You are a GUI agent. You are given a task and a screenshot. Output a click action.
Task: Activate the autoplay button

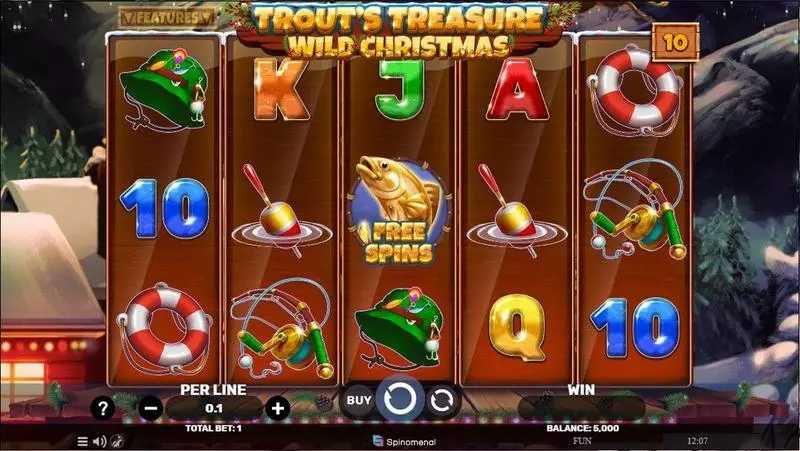tap(441, 401)
